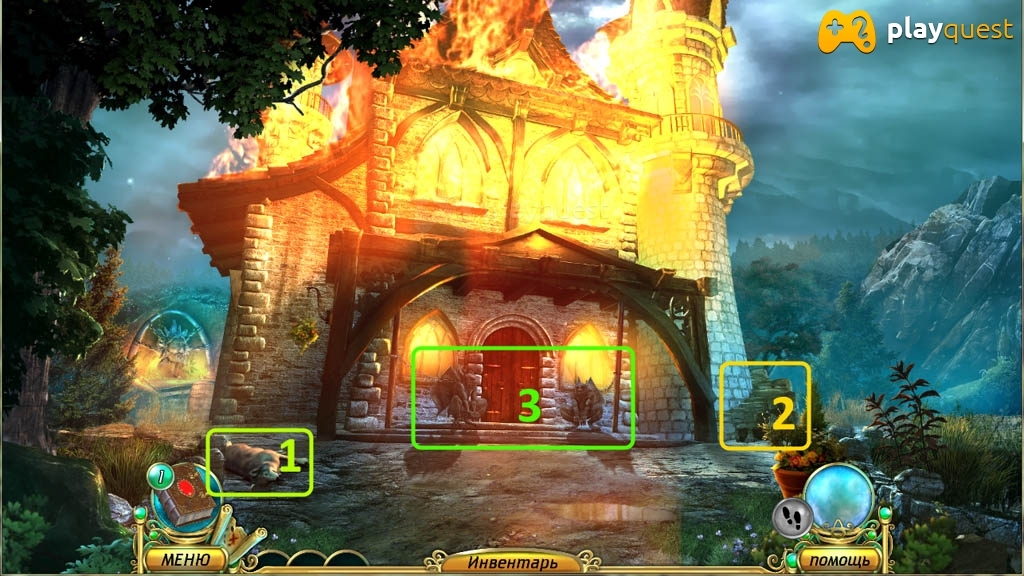The image size is (1024, 576).
Task: Click the playquest logo overlay
Action: [x=914, y=31]
